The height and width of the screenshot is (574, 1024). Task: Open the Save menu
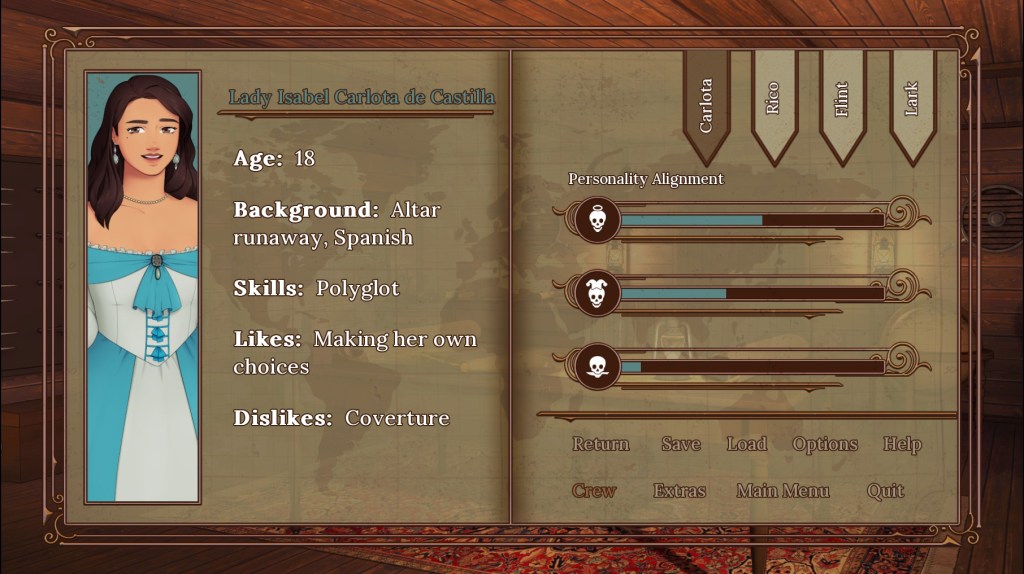coord(681,444)
